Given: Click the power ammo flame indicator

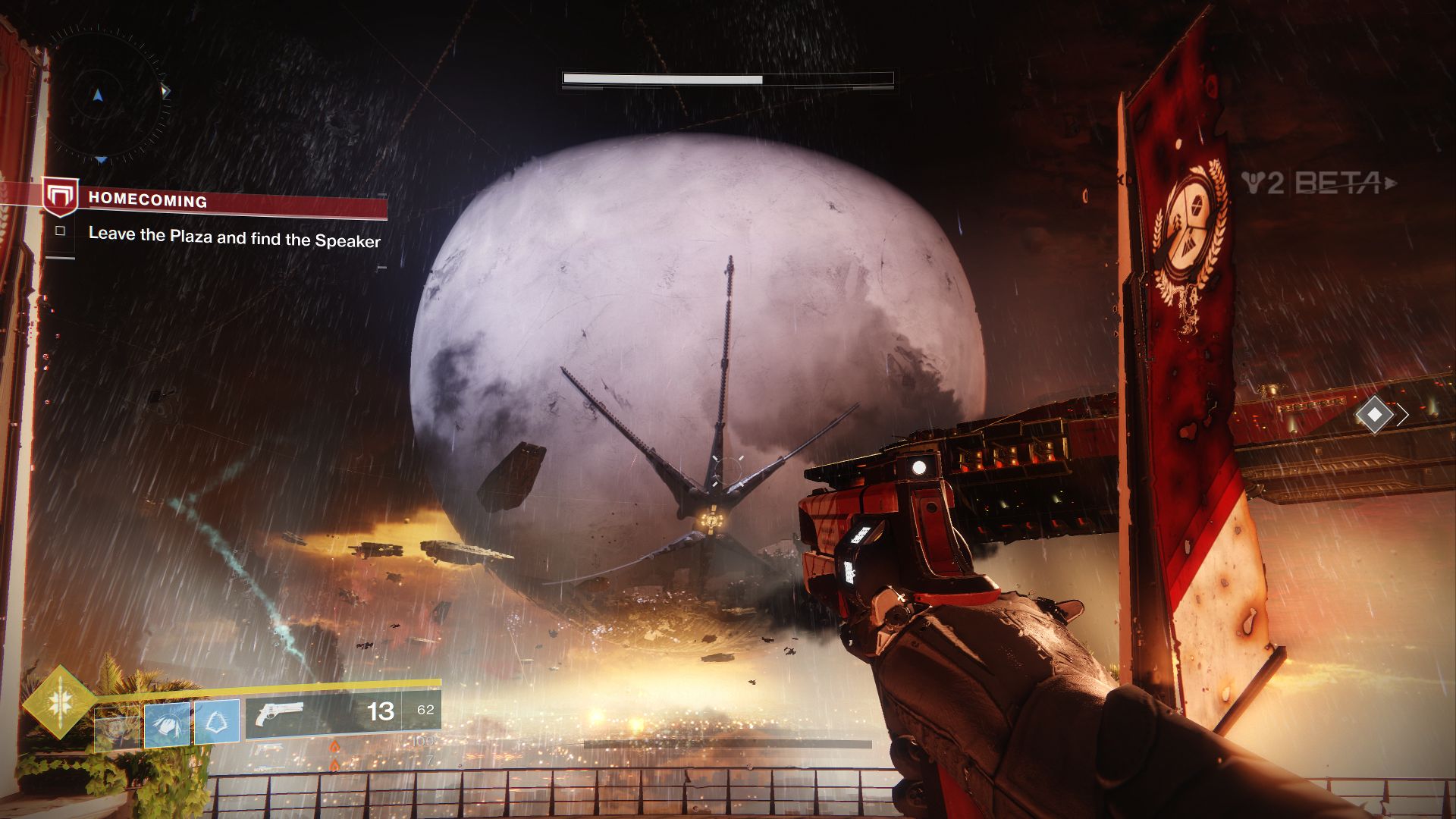Looking at the screenshot, I should tap(334, 746).
